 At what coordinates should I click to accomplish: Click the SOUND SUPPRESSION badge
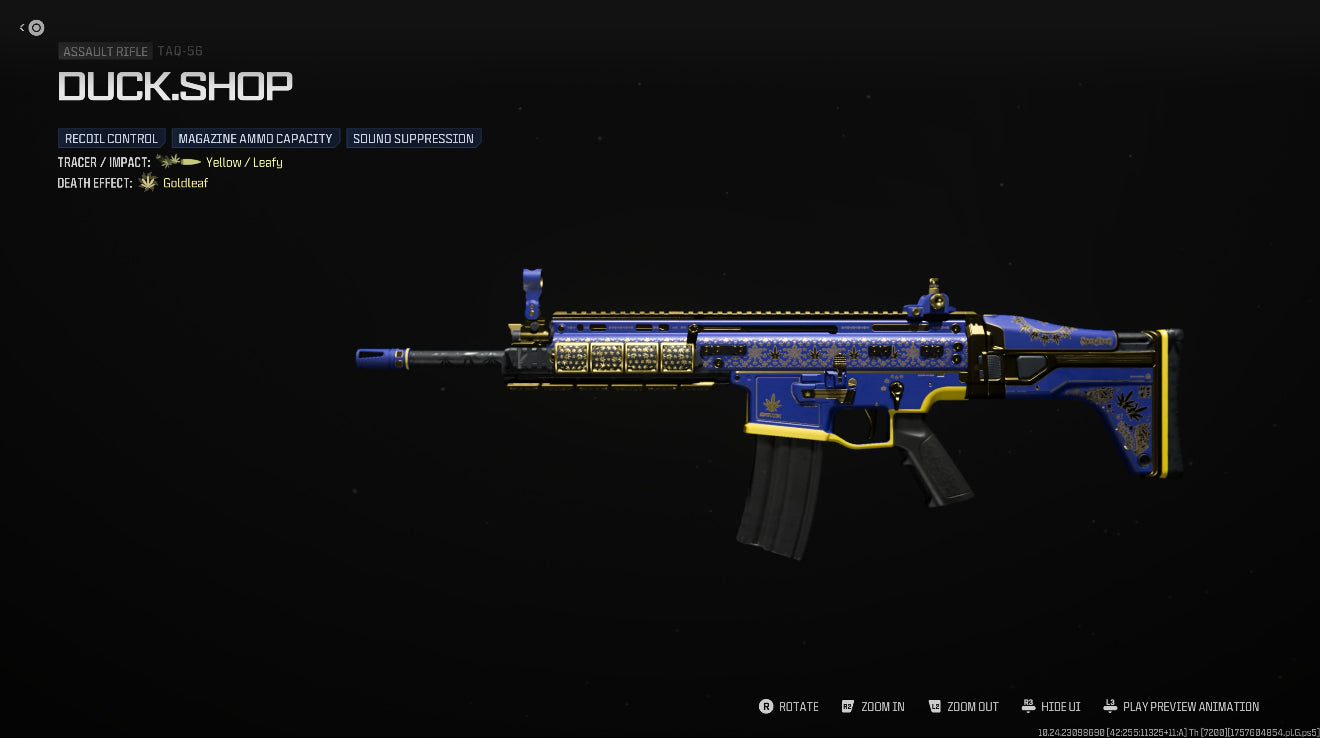tap(413, 138)
